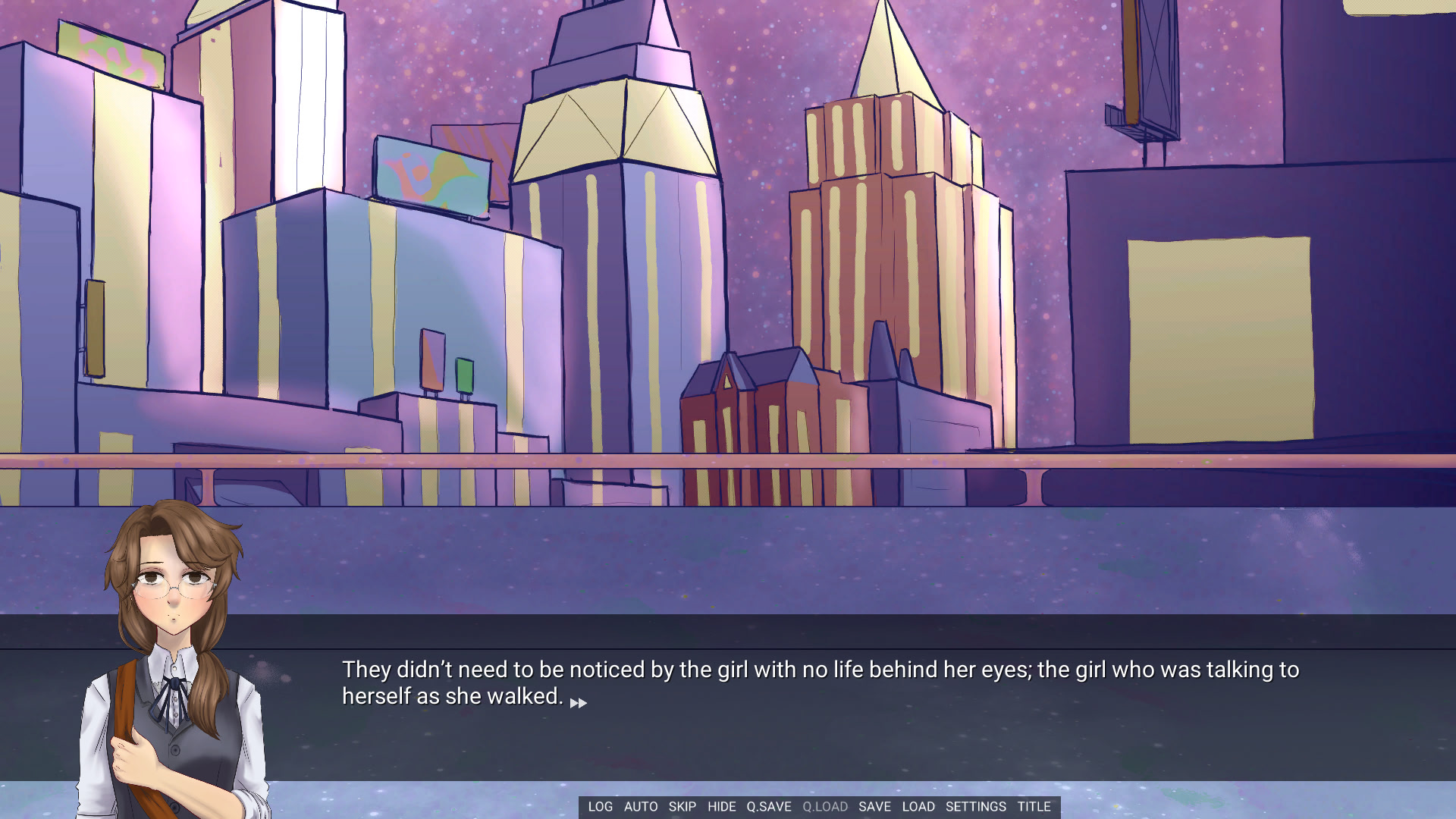Open the SAVE menu

(874, 807)
